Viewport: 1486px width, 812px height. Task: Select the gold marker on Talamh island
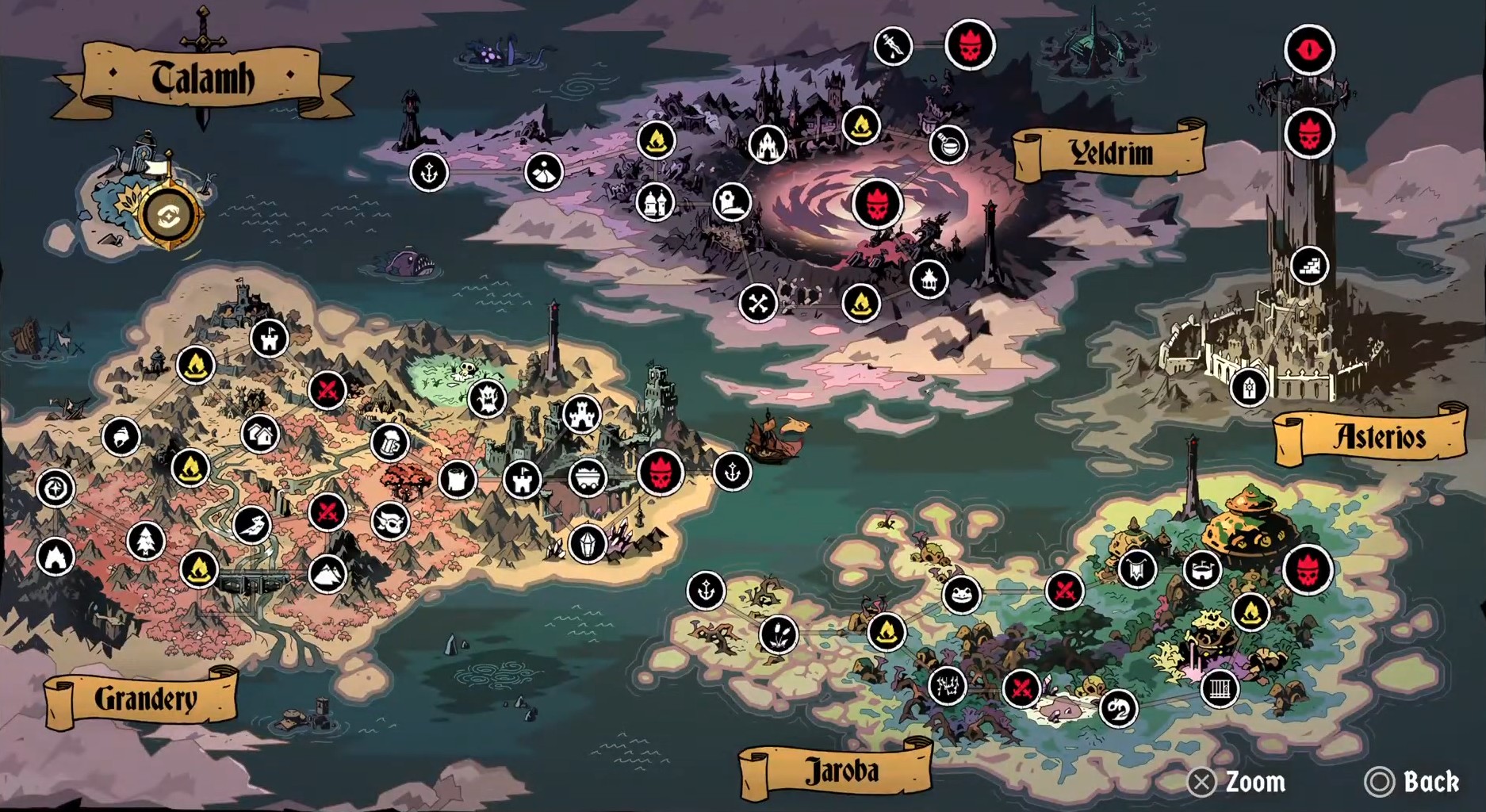tap(167, 216)
